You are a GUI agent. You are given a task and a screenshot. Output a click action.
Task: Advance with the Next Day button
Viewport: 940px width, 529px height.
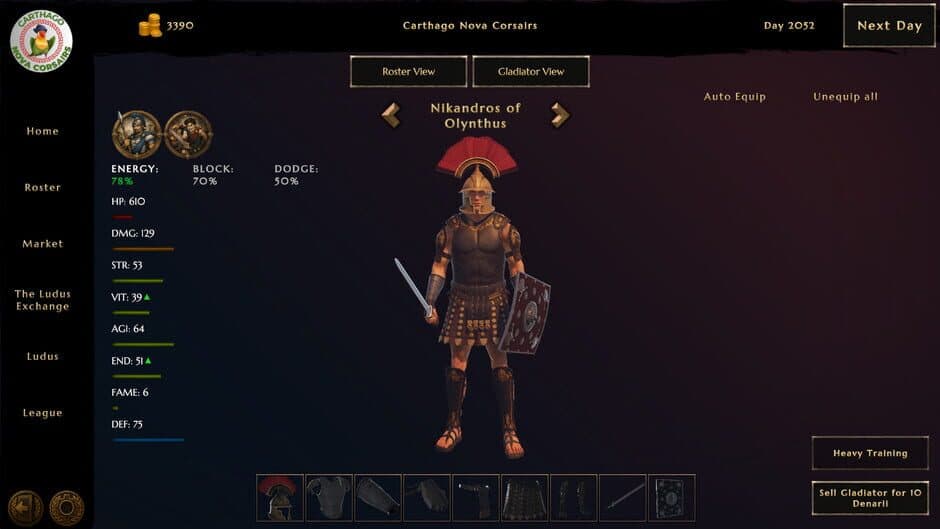click(888, 26)
